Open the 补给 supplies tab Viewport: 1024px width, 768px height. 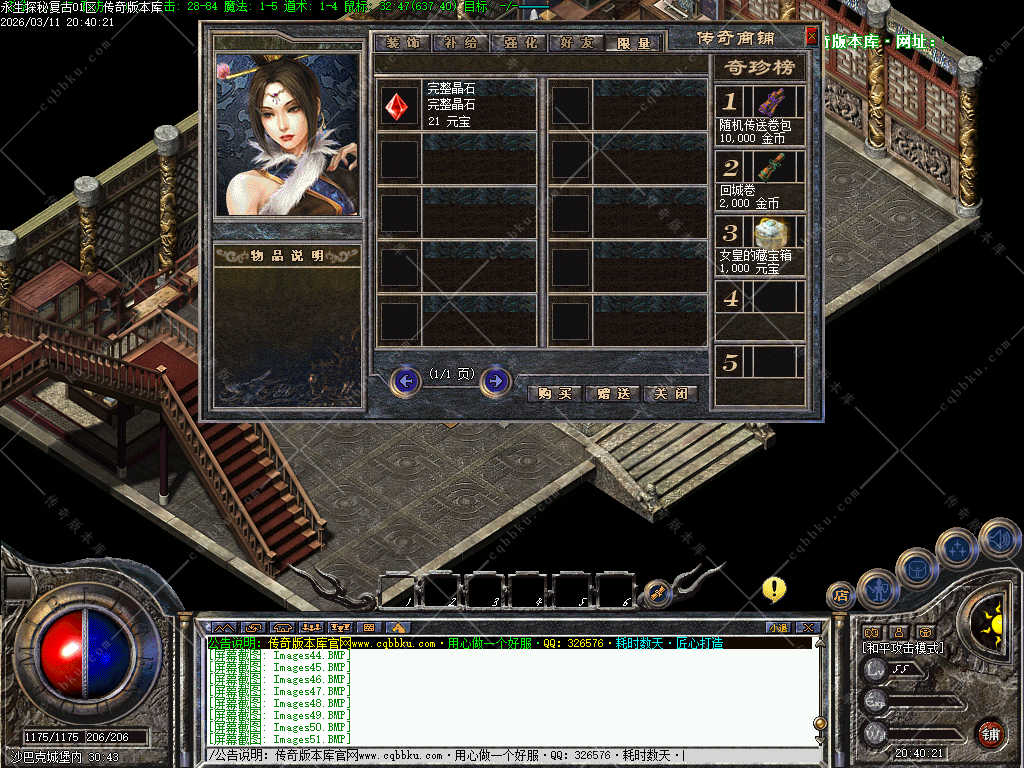click(461, 43)
